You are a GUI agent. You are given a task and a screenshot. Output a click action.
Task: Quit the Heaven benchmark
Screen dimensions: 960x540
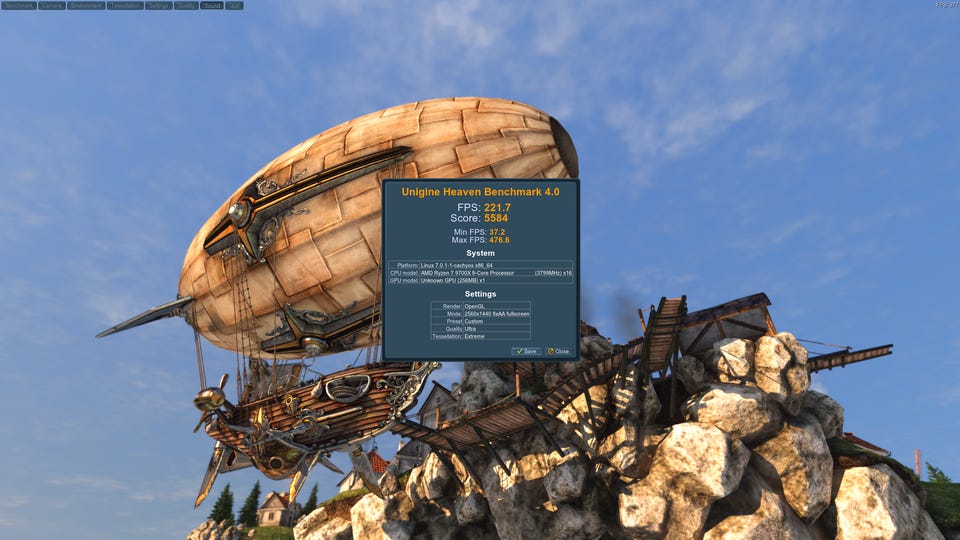[x=234, y=5]
